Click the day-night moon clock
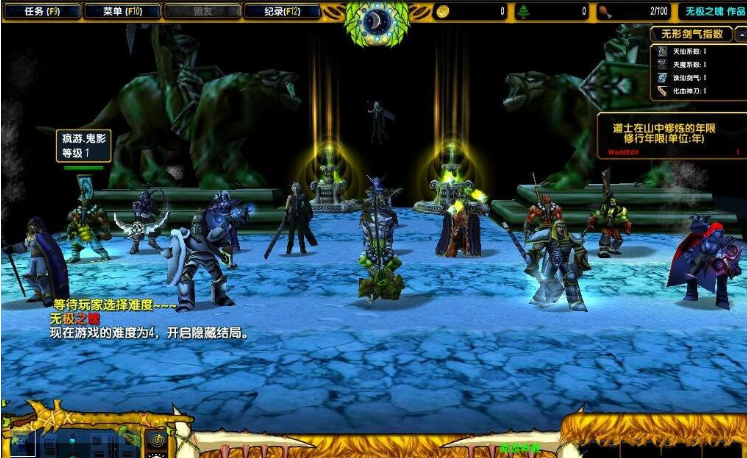Image resolution: width=747 pixels, height=458 pixels. pos(378,20)
